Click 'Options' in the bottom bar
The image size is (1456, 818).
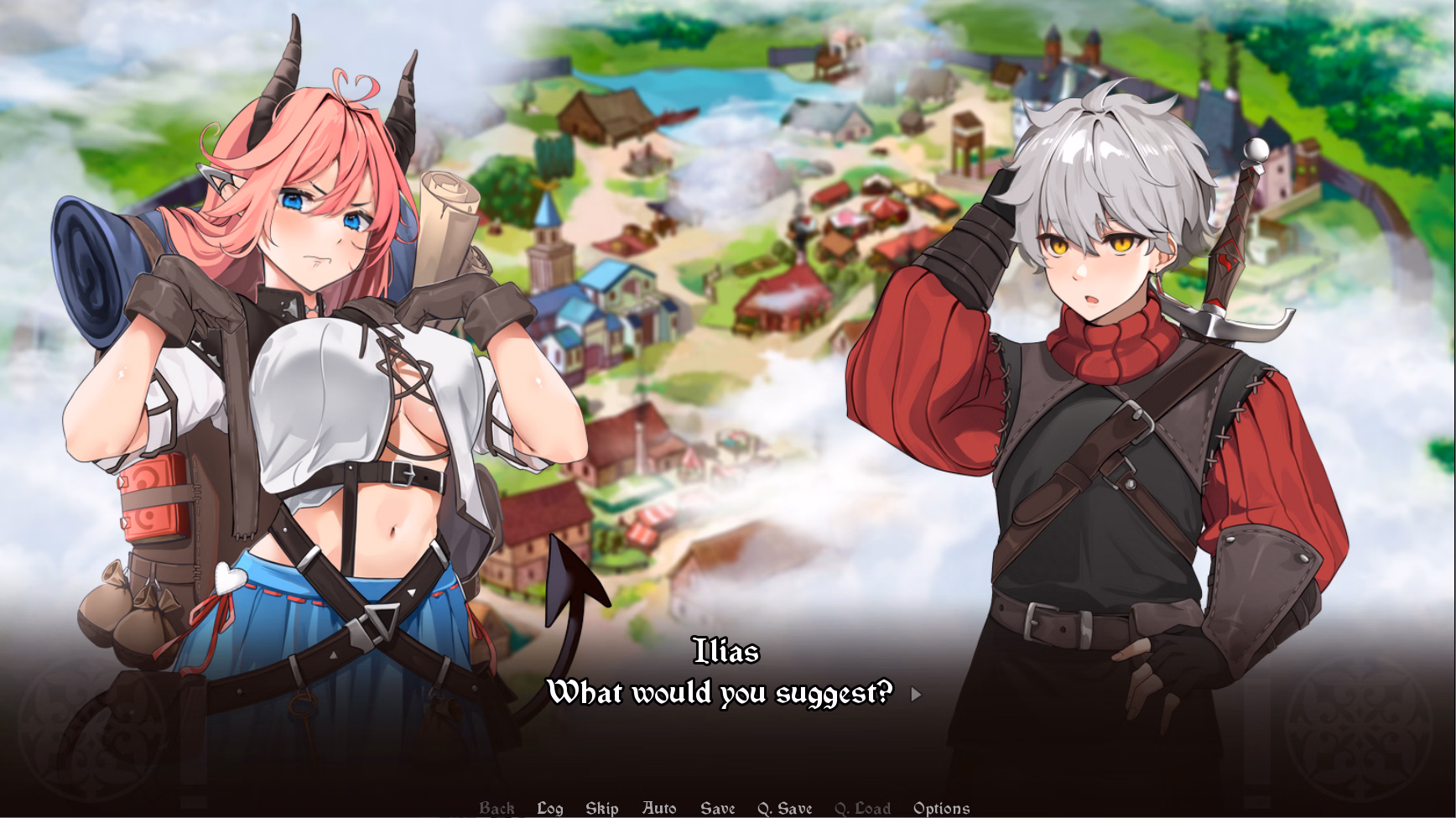pyautogui.click(x=942, y=808)
